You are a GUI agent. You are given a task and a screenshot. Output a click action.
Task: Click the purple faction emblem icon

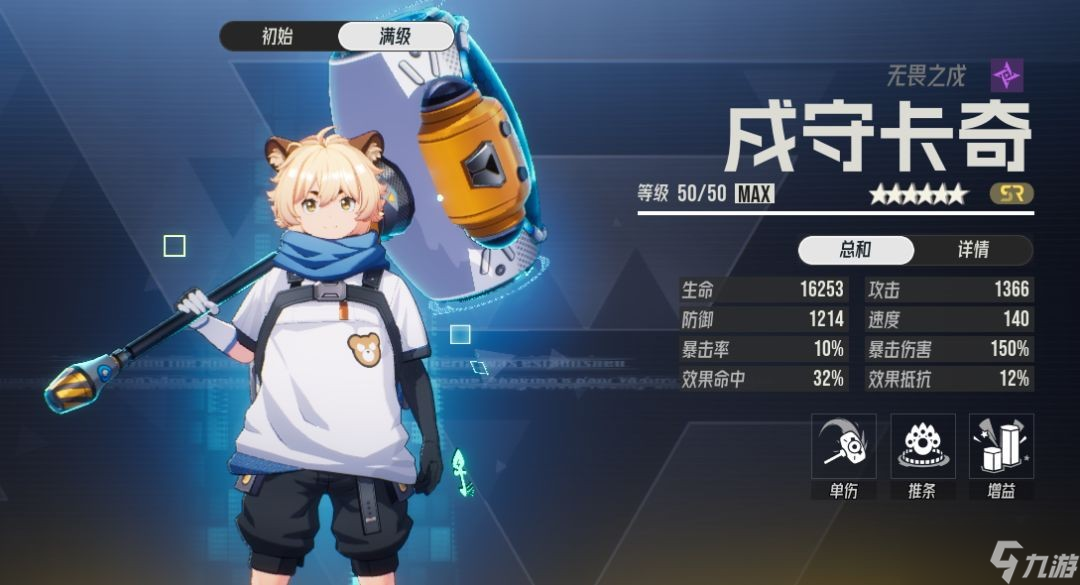coord(1006,75)
